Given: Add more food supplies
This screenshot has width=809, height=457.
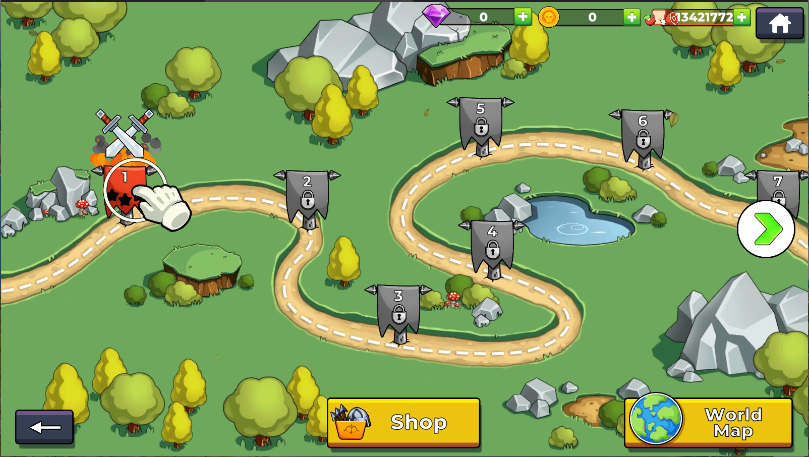Looking at the screenshot, I should (742, 17).
